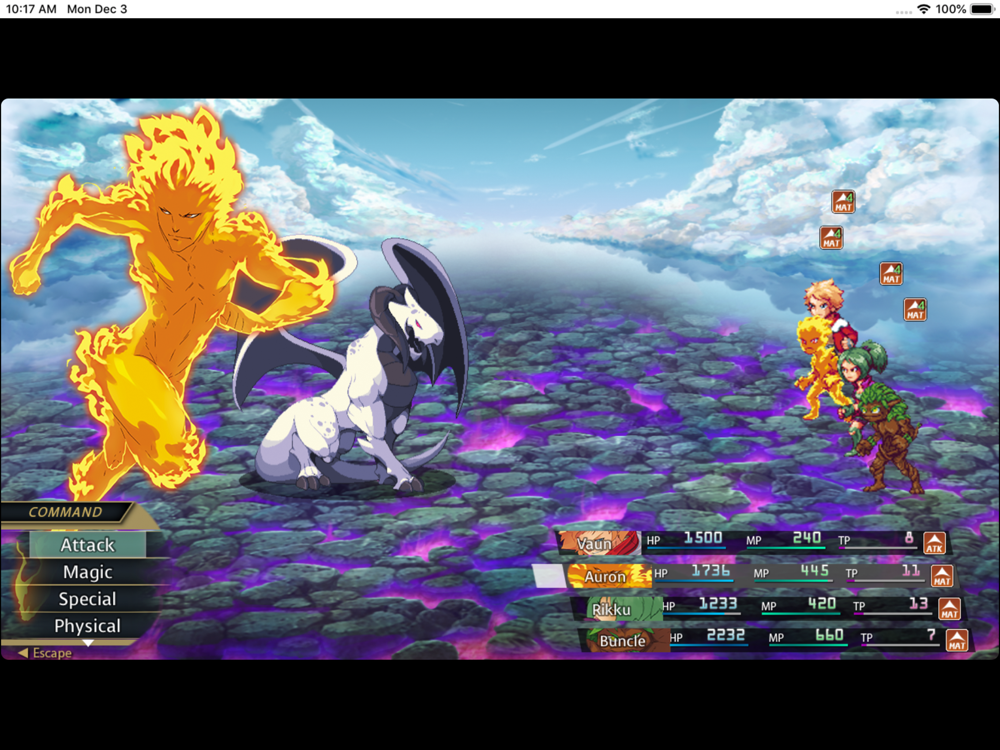Select the Attack command
Screen dimensions: 1000x750
[88, 545]
